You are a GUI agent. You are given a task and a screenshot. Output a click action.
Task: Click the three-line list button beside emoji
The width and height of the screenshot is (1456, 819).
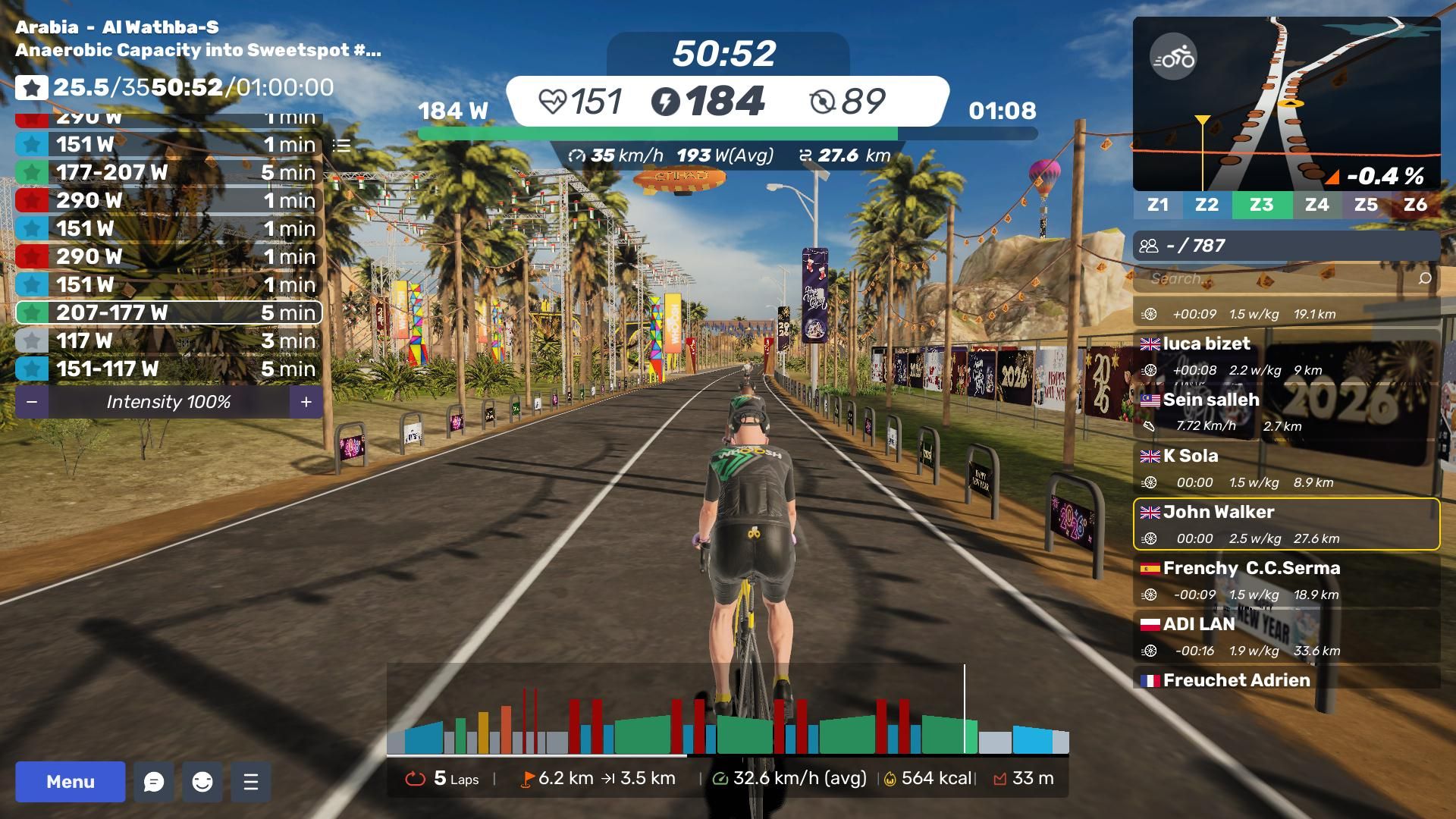[251, 782]
